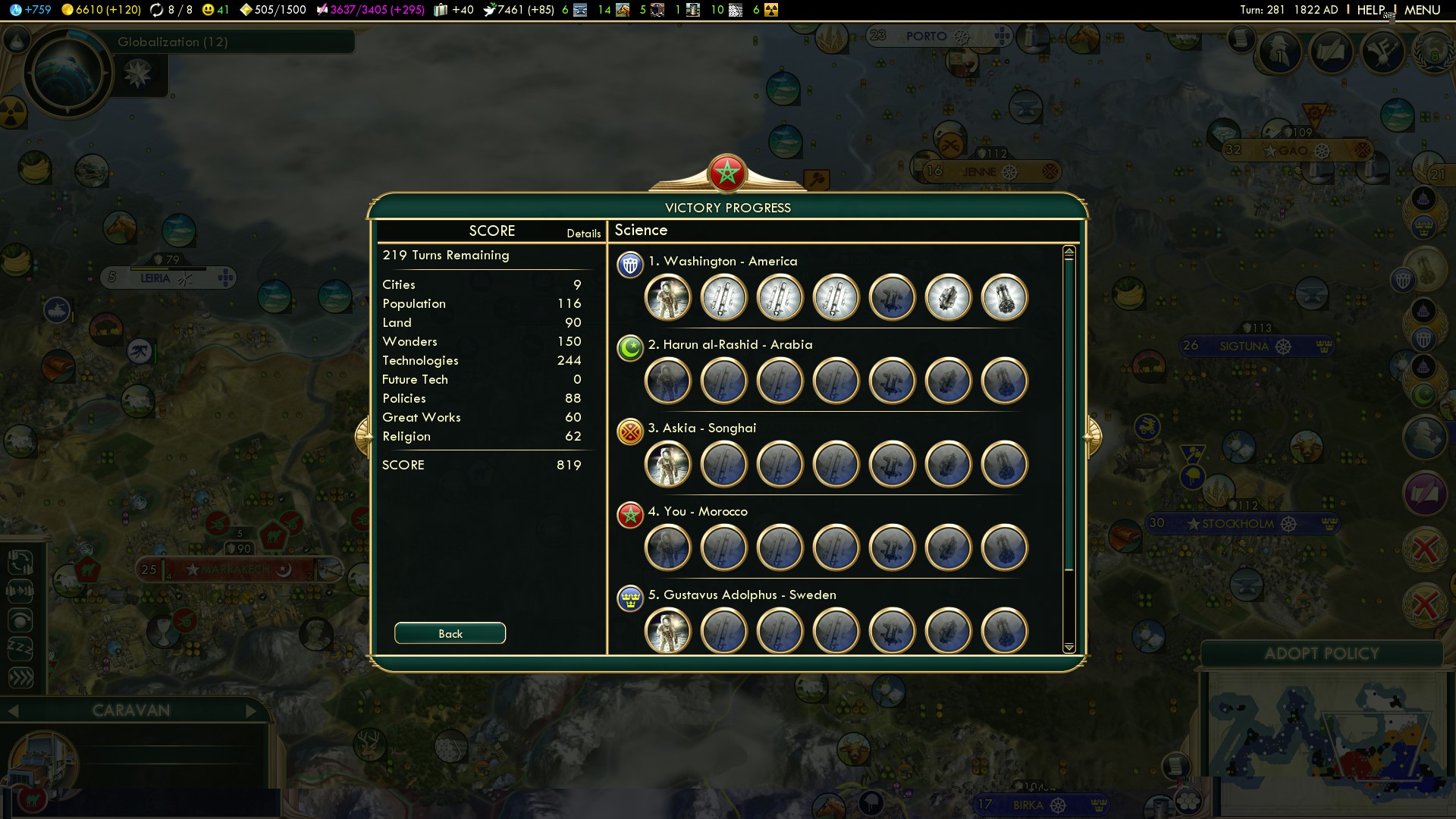
Task: Click Washington's Apollo Program astronaut icon
Action: (668, 297)
